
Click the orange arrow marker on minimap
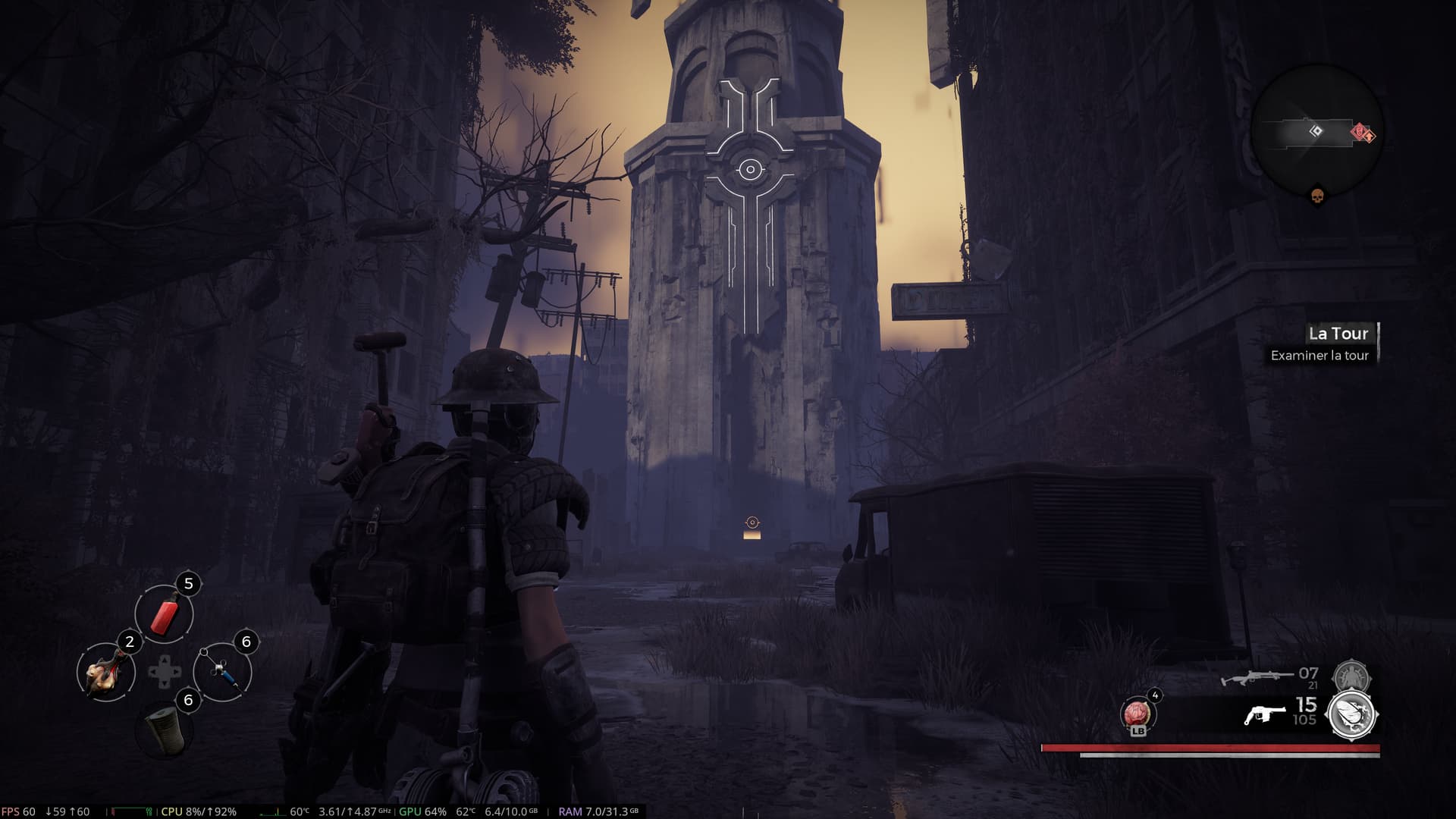tap(1370, 136)
